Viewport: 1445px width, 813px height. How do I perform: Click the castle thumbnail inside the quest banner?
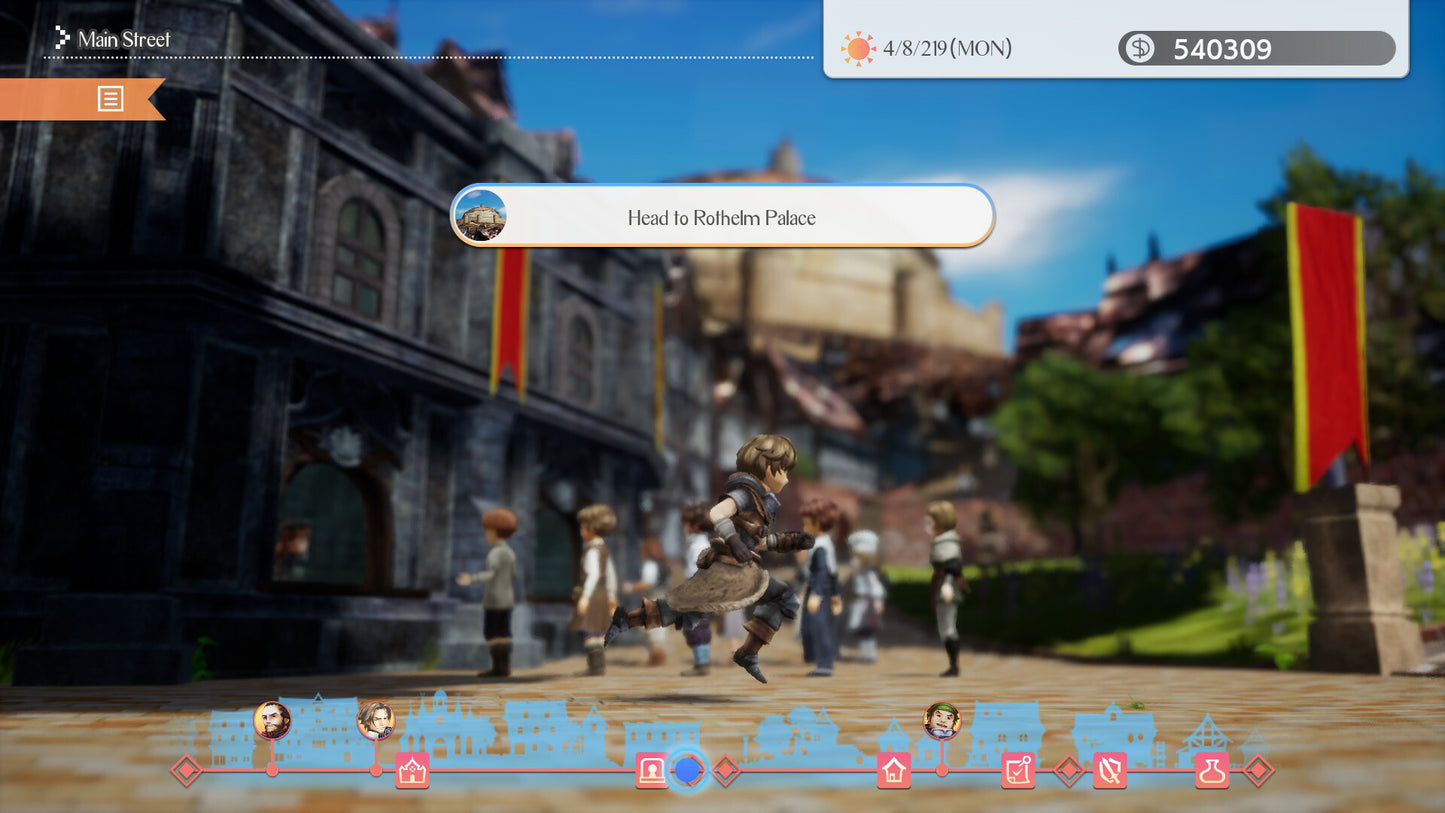tap(482, 215)
